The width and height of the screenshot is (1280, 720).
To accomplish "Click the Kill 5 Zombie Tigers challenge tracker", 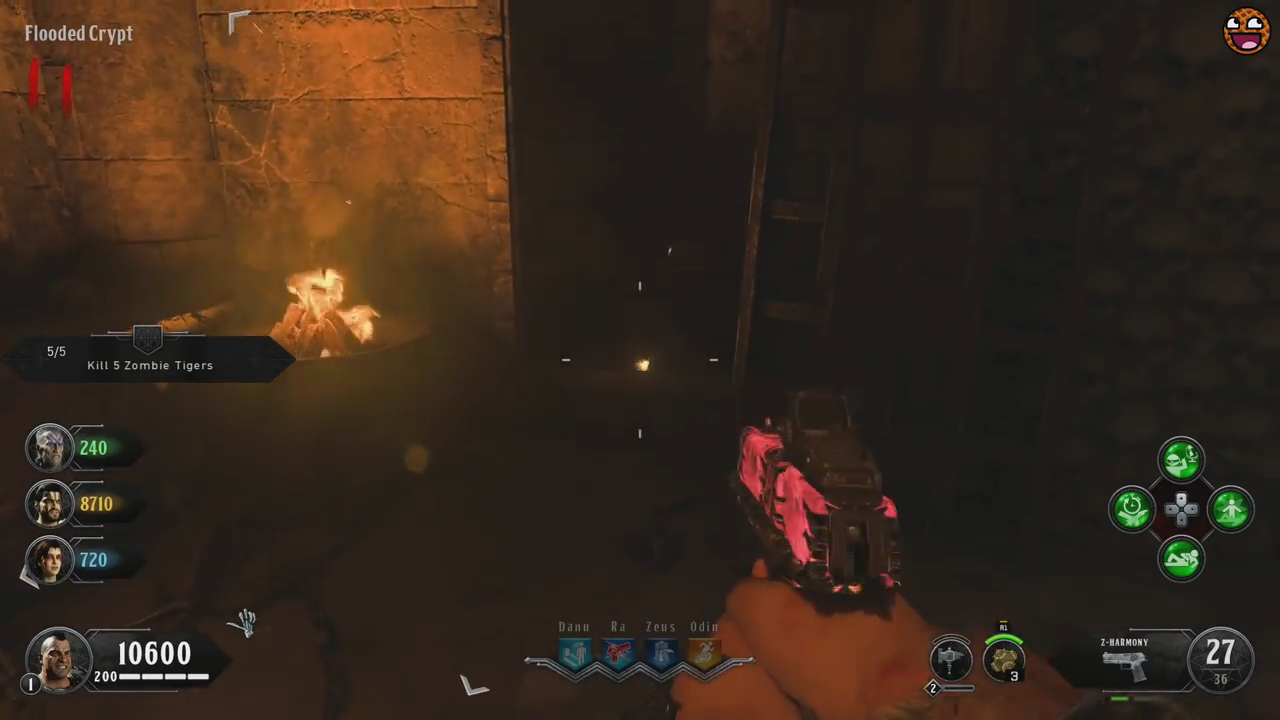I will (150, 358).
